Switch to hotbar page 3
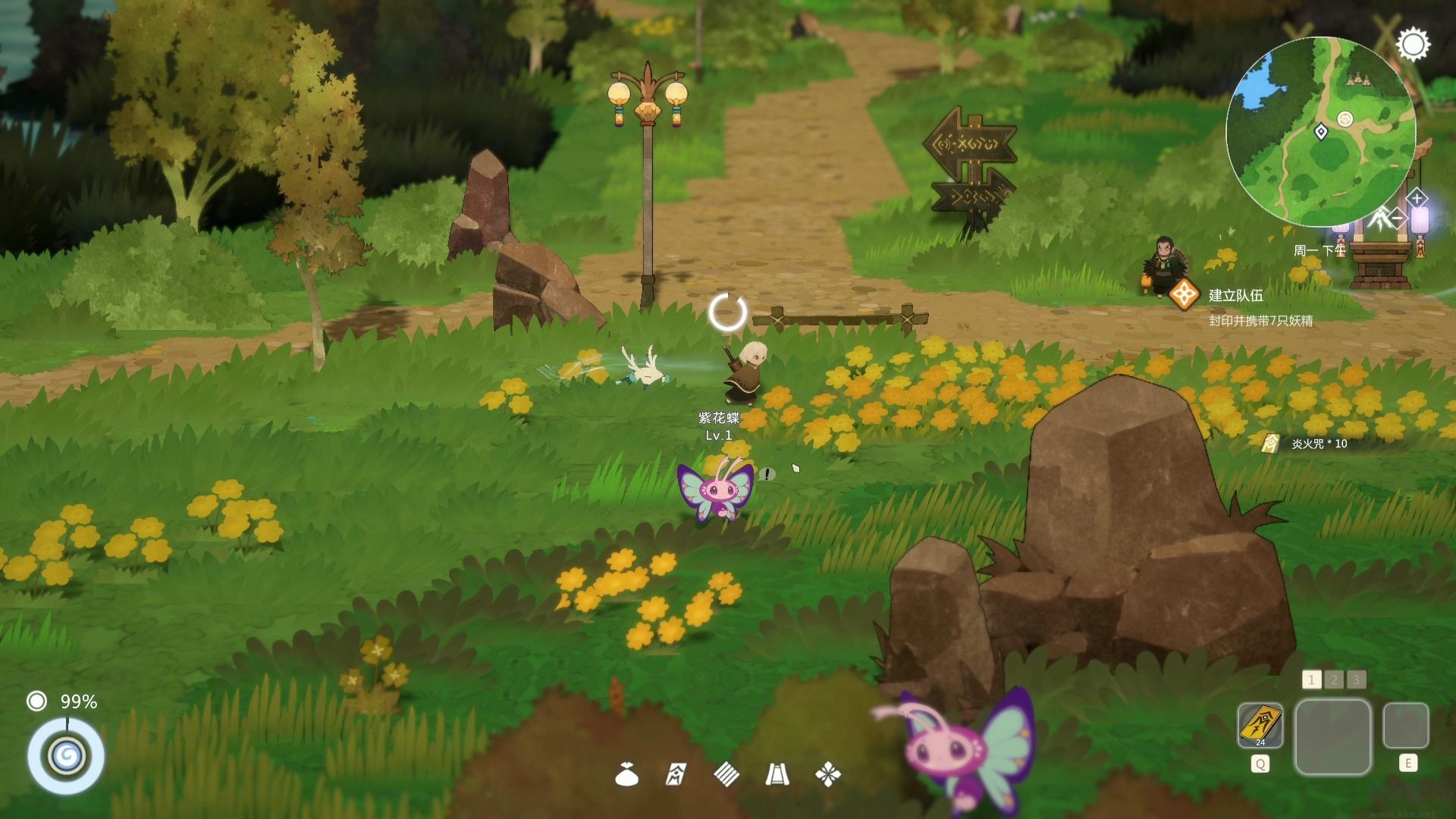The height and width of the screenshot is (819, 1456). (1357, 679)
